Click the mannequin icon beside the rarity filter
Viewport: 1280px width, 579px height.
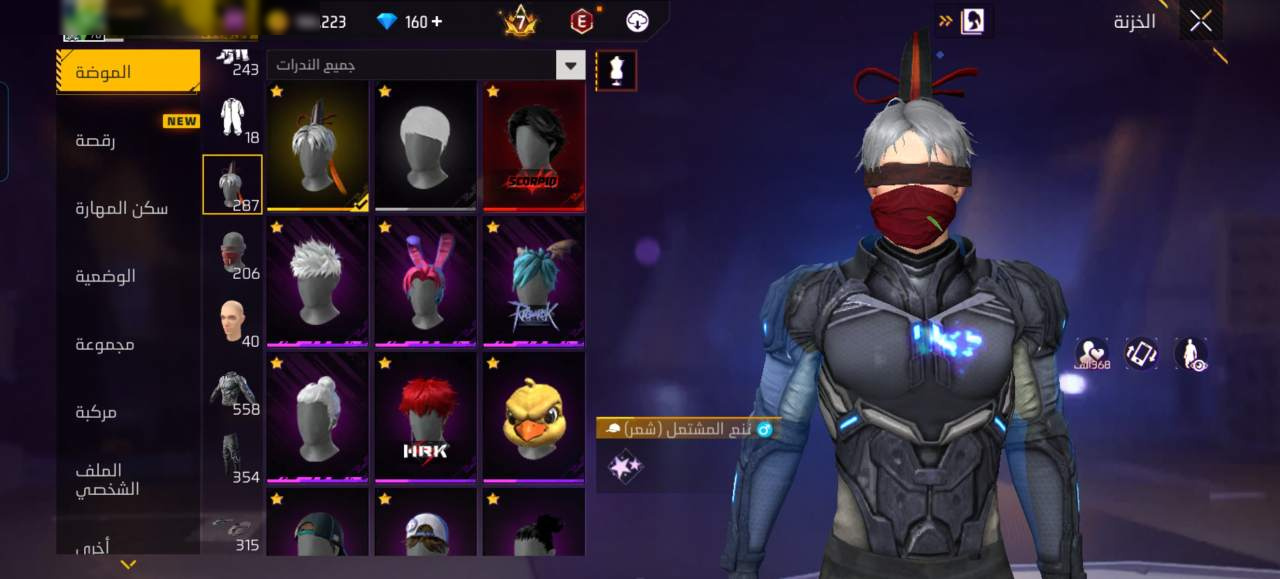(616, 71)
